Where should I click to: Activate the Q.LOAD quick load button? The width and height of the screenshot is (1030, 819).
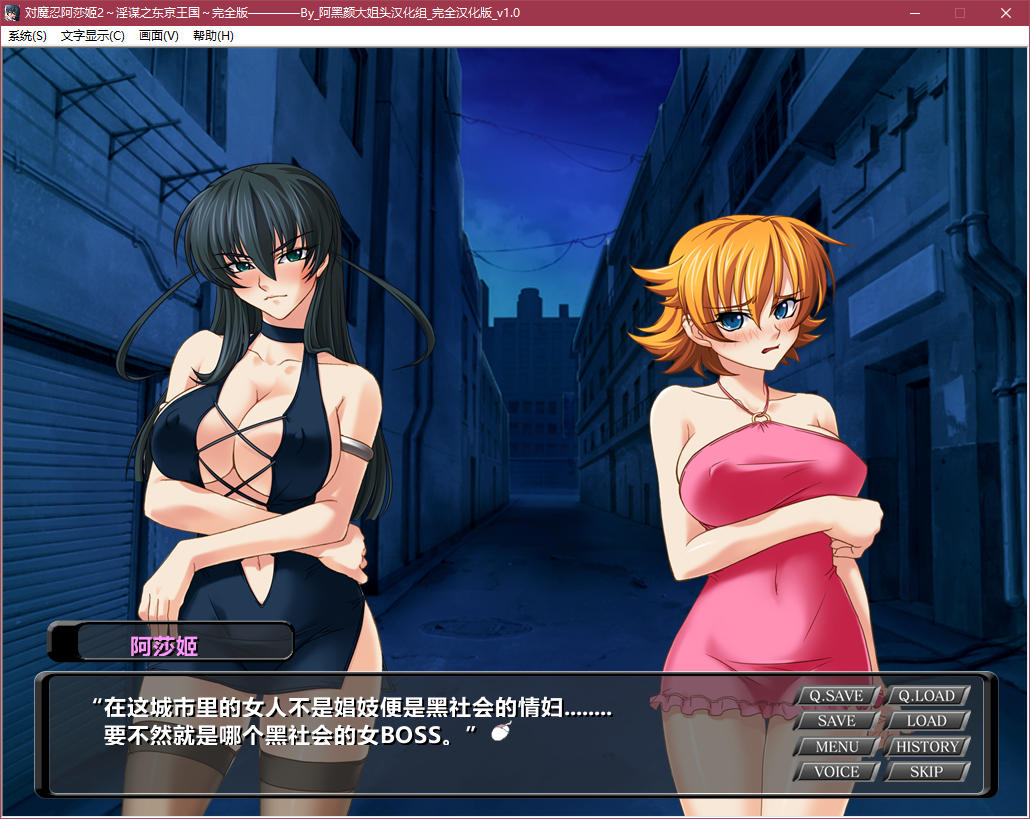tap(926, 696)
